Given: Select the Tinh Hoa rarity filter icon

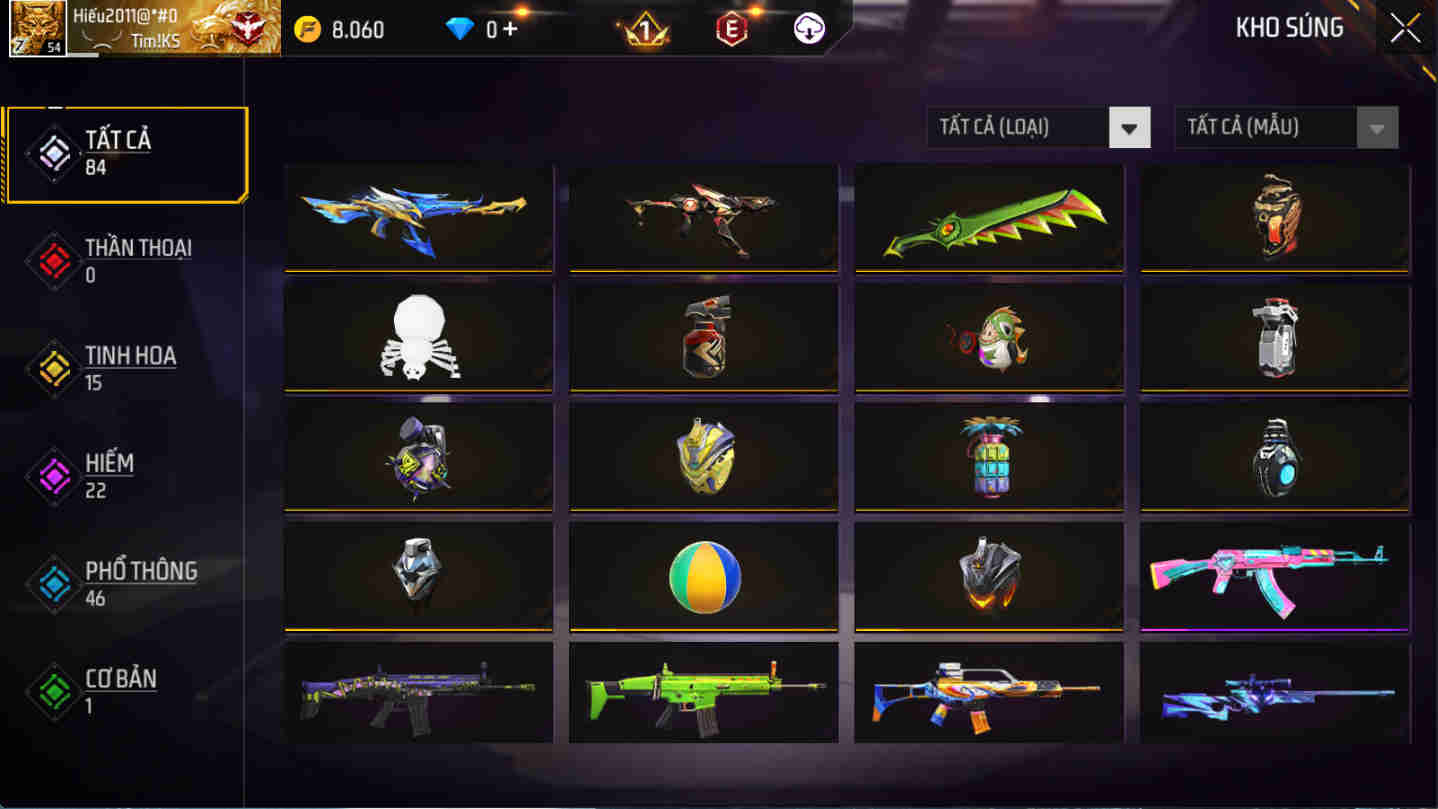Looking at the screenshot, I should (x=54, y=368).
